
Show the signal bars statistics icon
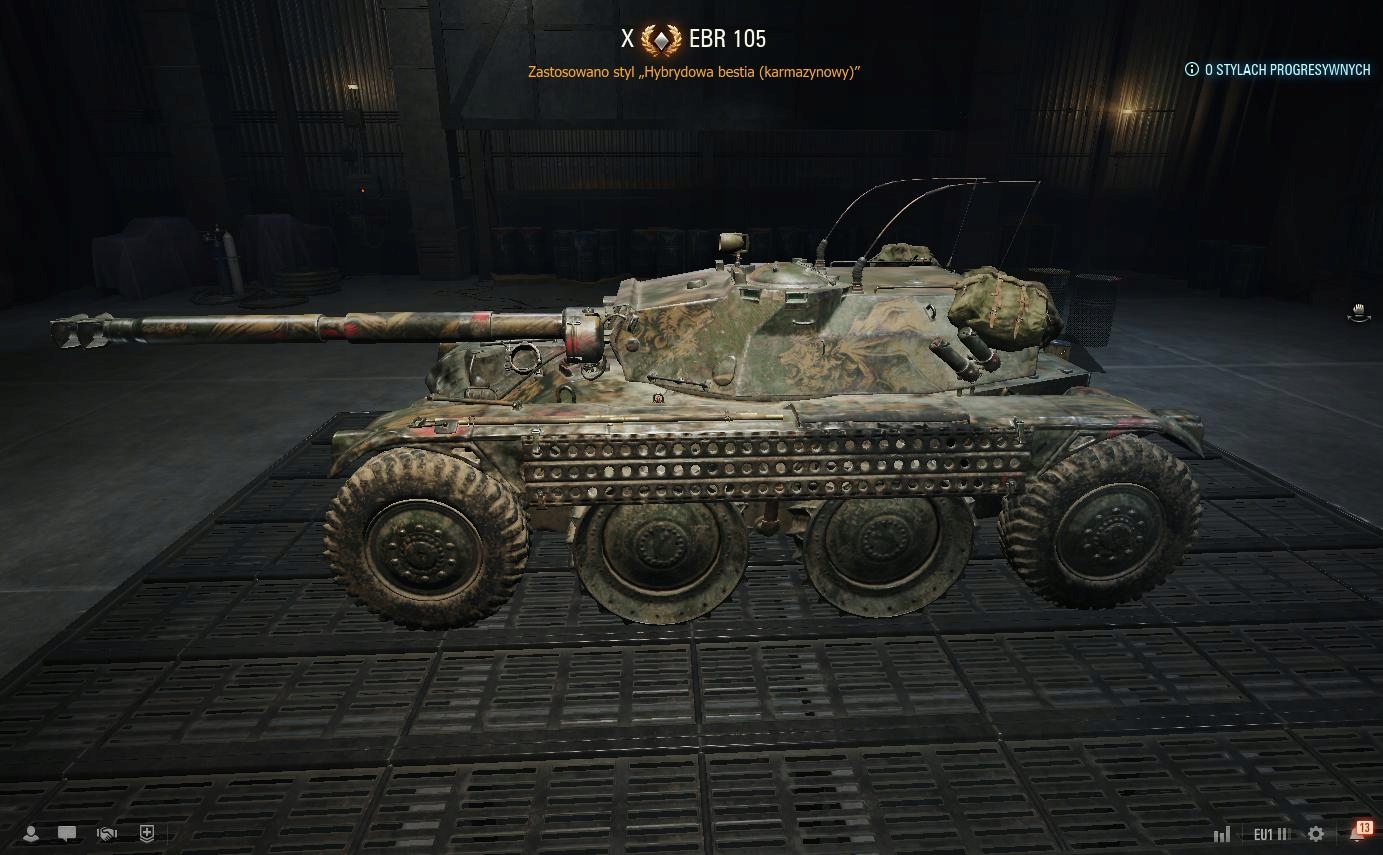pyautogui.click(x=1221, y=834)
